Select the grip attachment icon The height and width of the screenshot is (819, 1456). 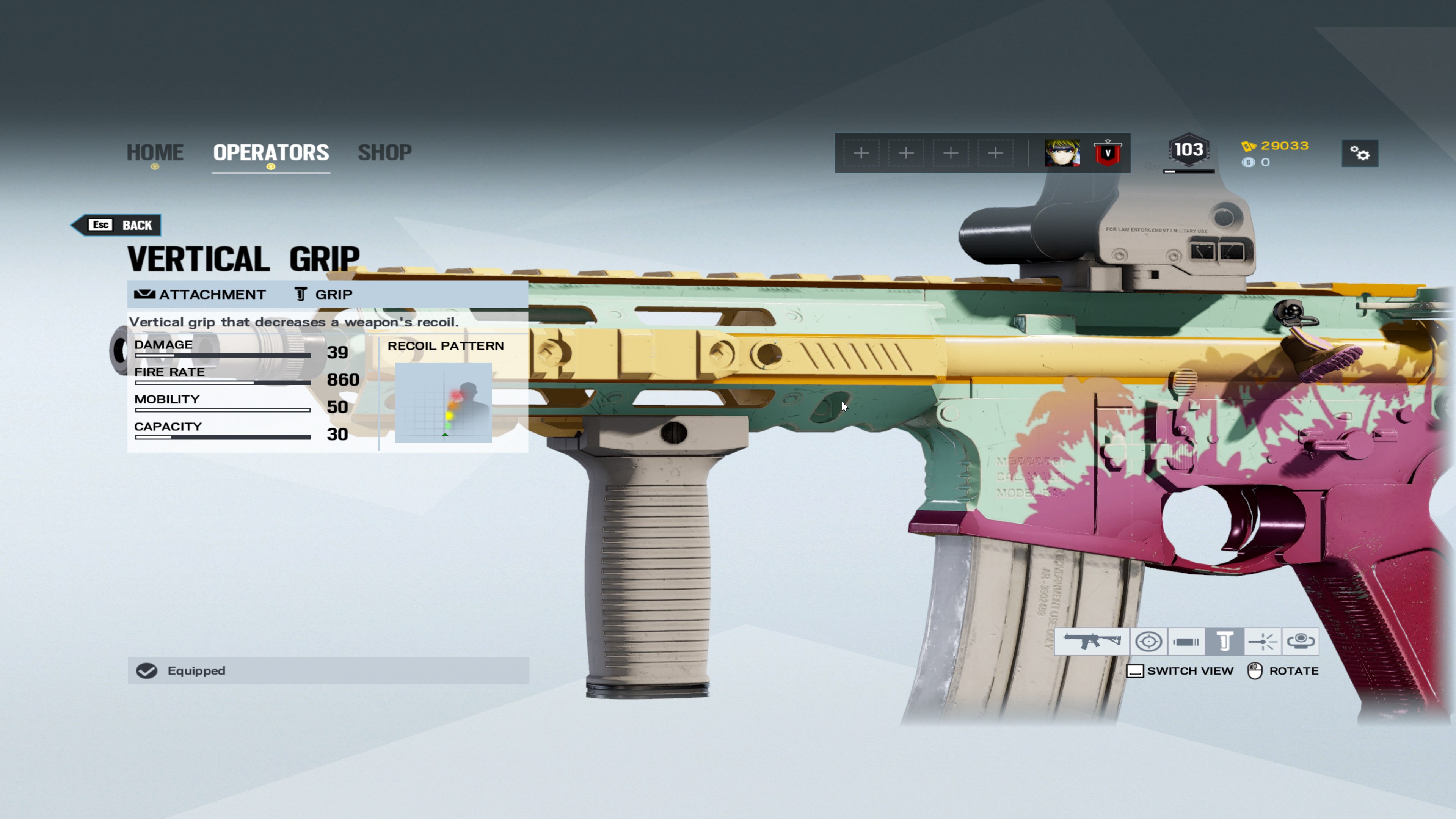pos(1224,642)
